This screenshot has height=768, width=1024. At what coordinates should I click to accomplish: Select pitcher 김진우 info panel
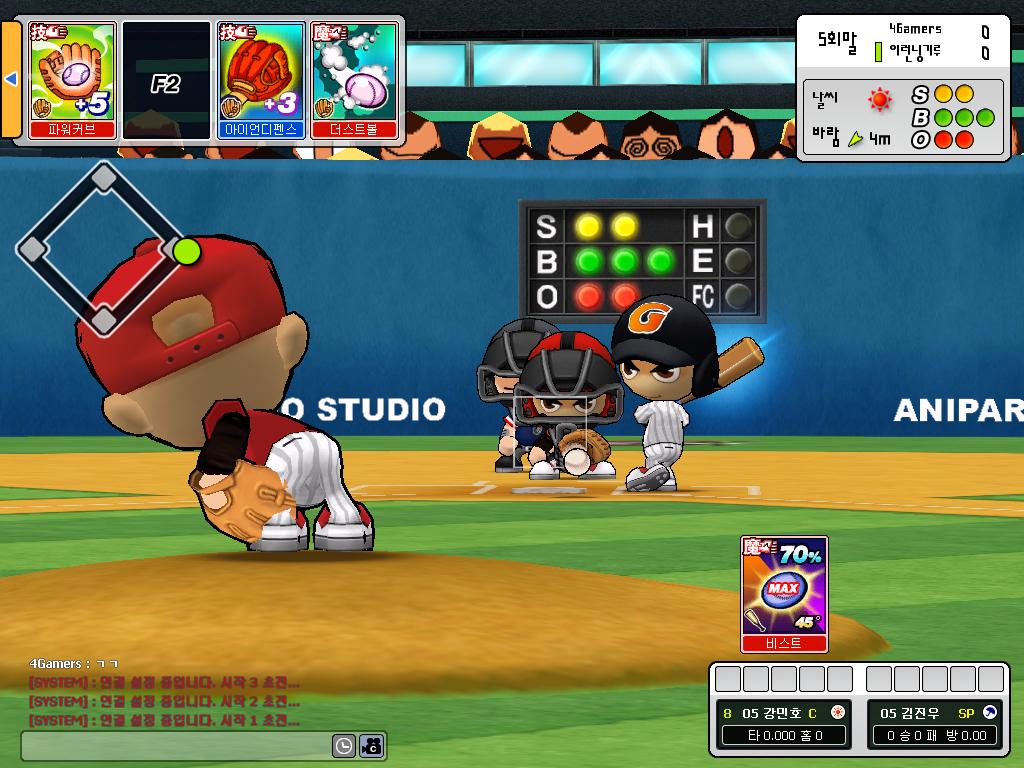coord(934,724)
